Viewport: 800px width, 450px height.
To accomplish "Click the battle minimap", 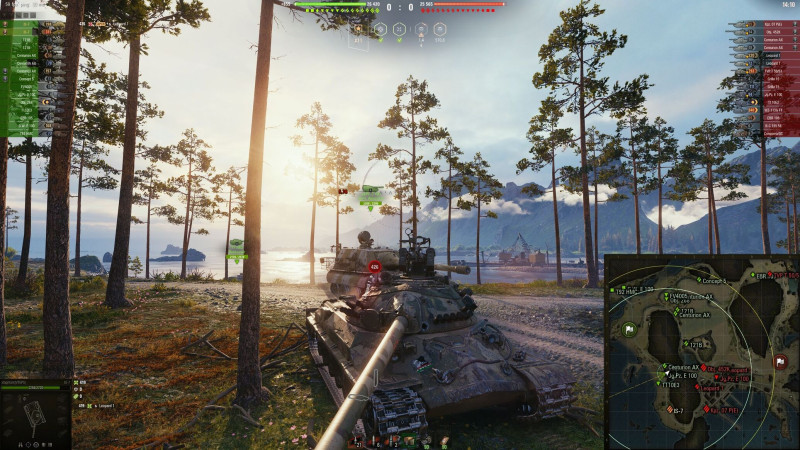I will coord(702,352).
